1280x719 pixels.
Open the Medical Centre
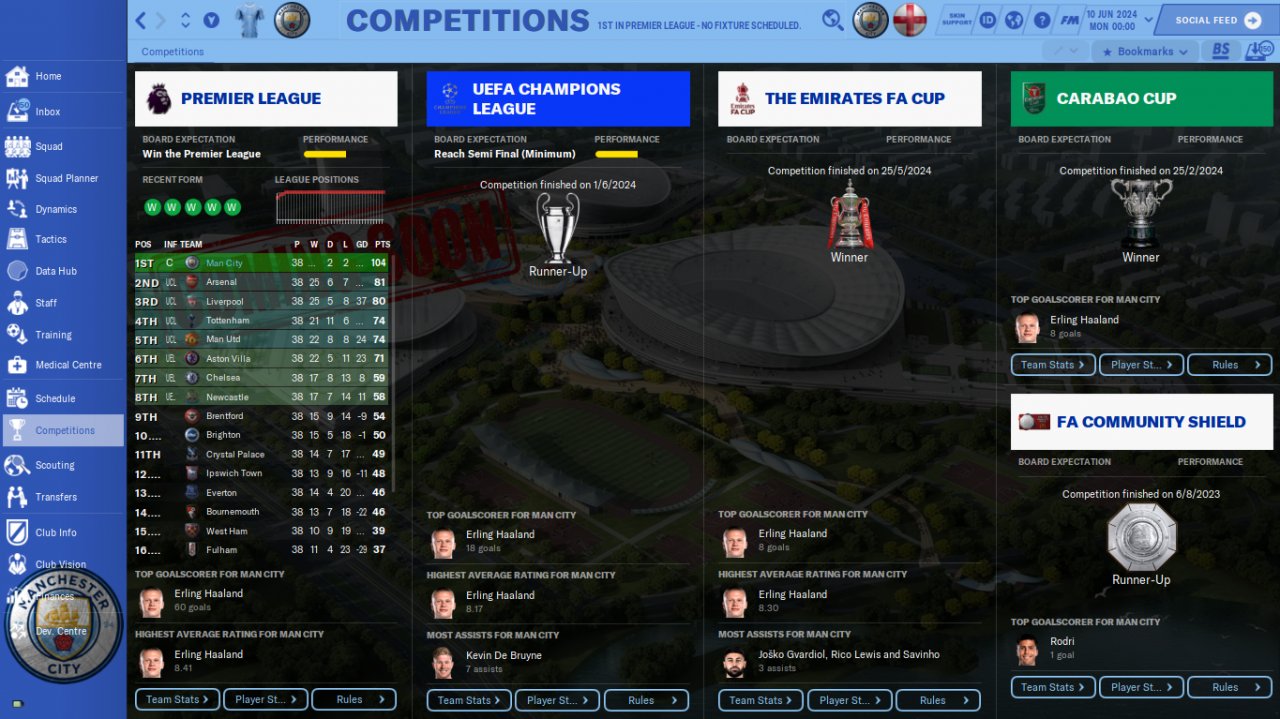tap(68, 365)
